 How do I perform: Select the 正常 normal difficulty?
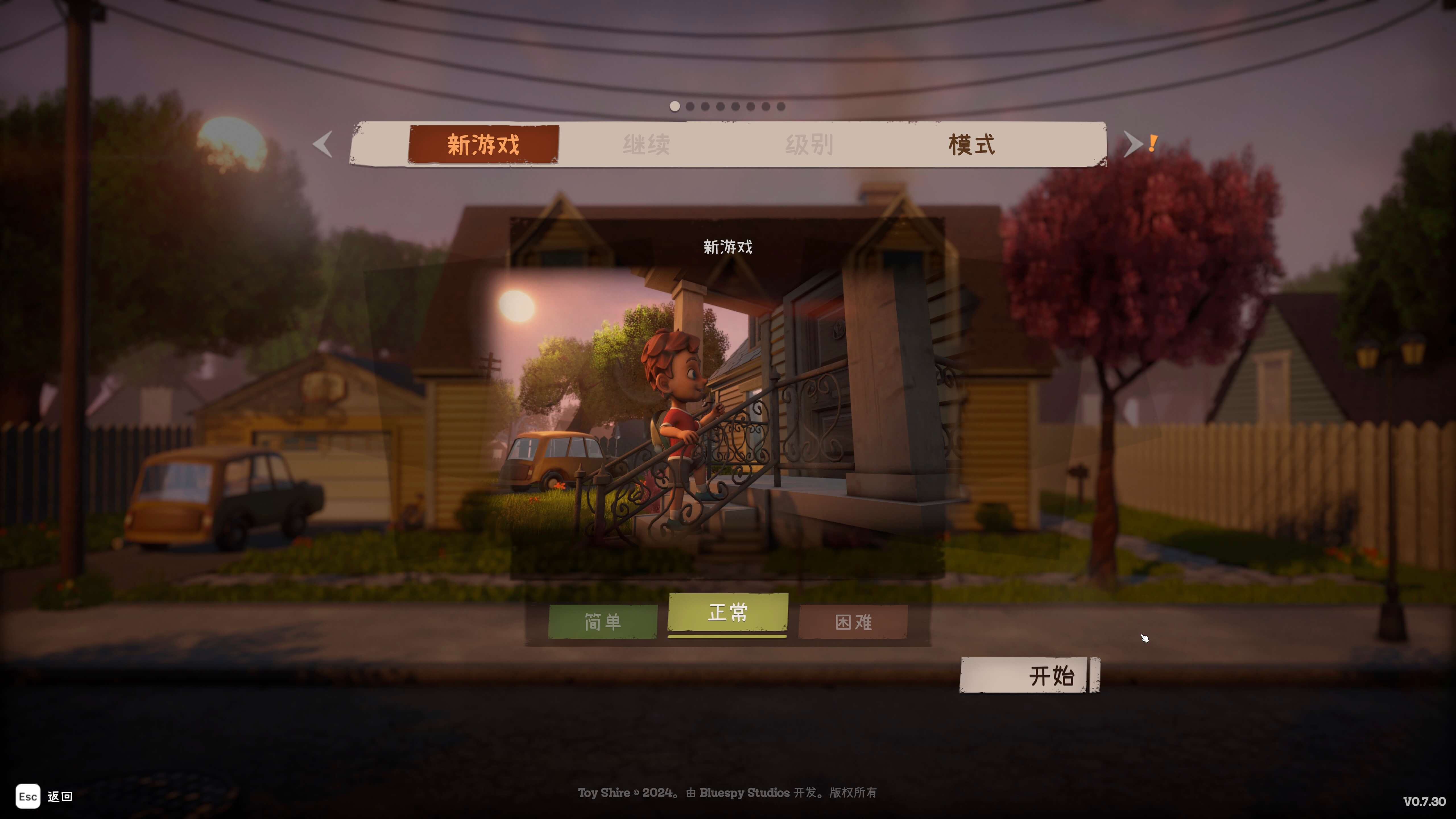(728, 613)
